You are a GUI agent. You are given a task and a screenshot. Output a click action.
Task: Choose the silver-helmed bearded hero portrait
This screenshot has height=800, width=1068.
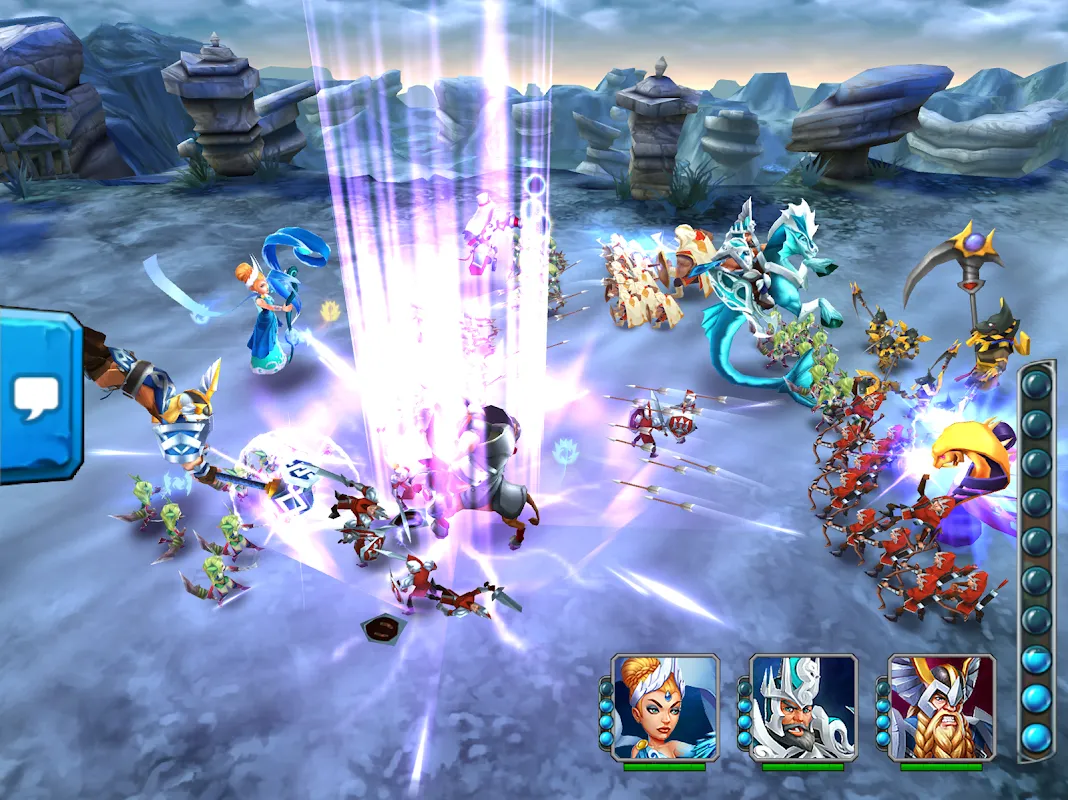coord(803,708)
